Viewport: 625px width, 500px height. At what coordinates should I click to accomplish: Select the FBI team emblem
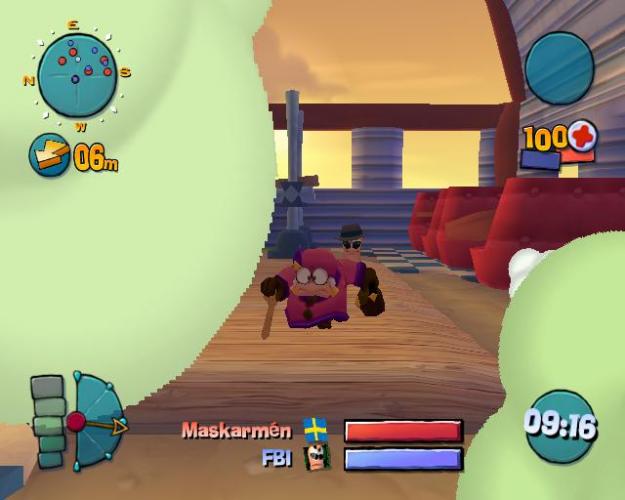pos(316,459)
